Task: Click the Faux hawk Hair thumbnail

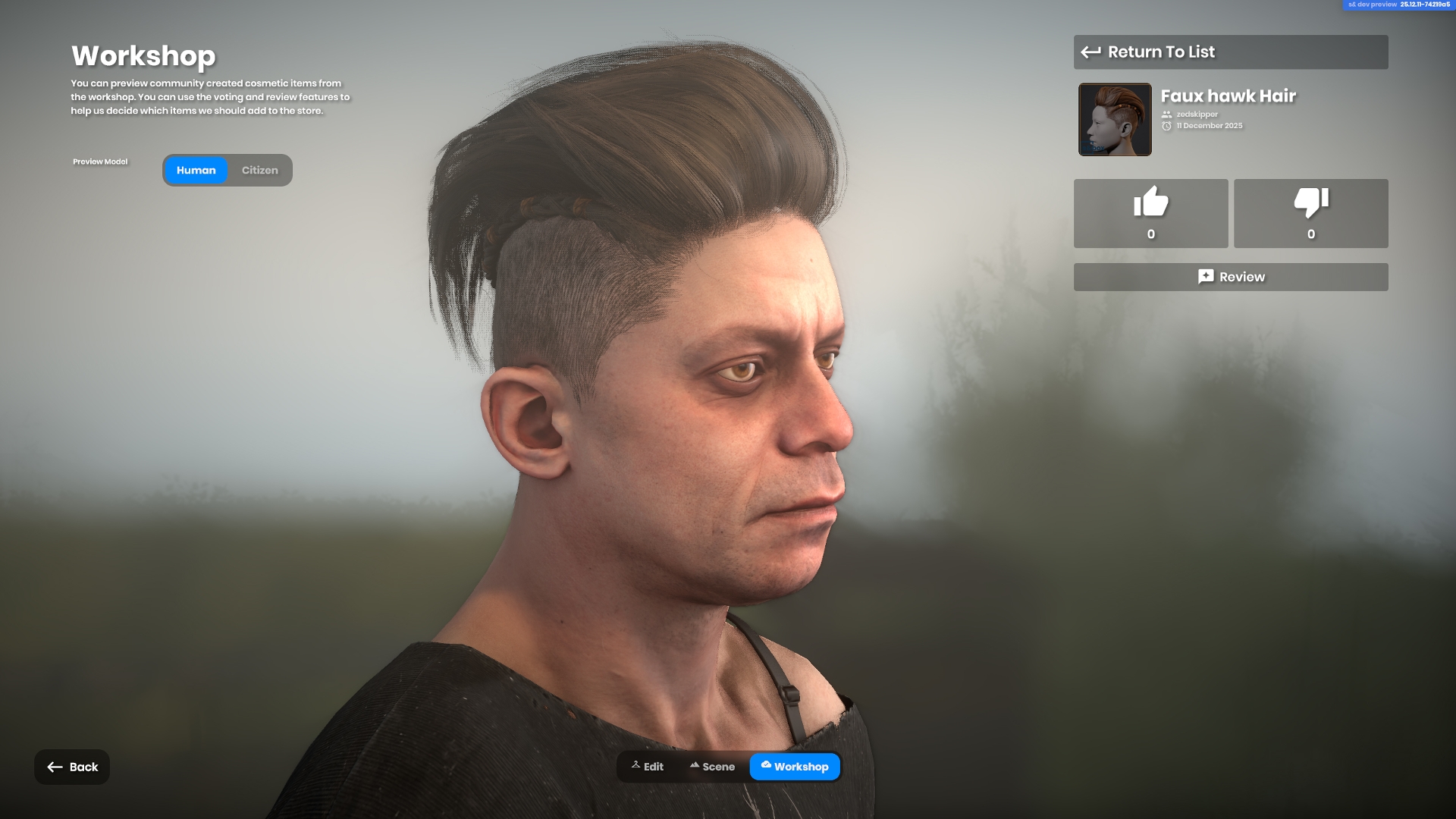Action: (1115, 120)
